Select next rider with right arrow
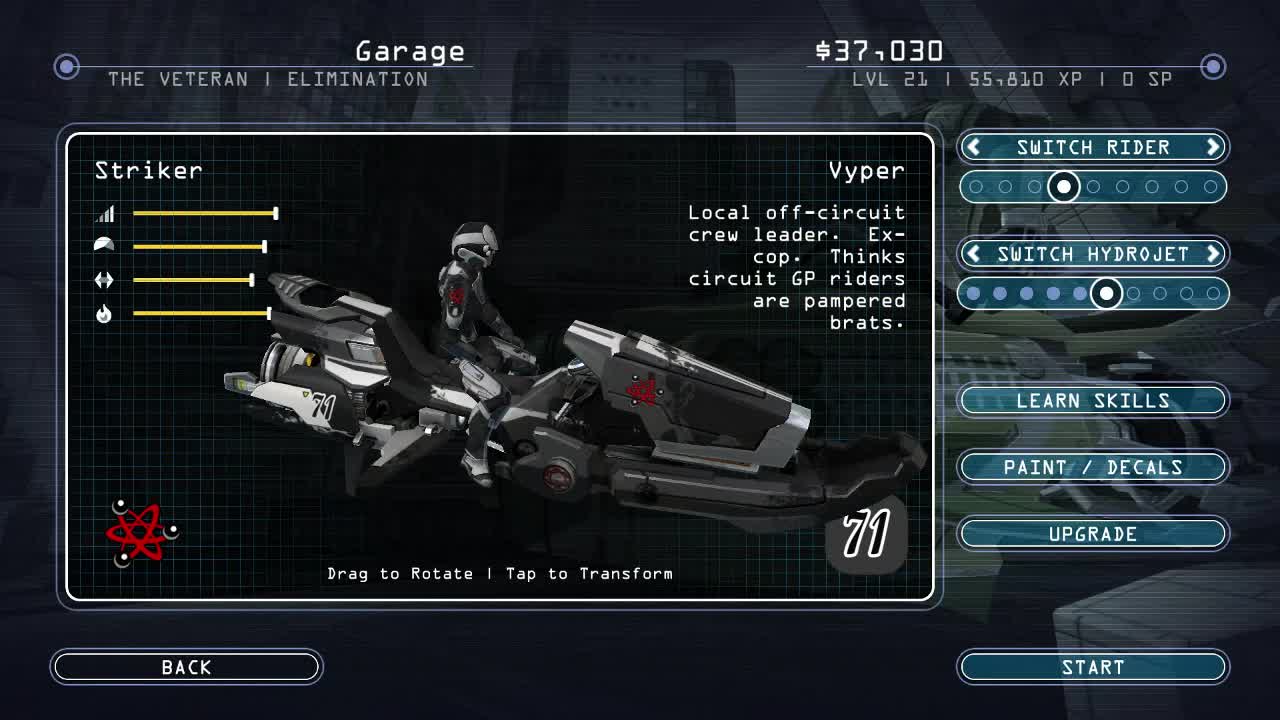 (1213, 147)
